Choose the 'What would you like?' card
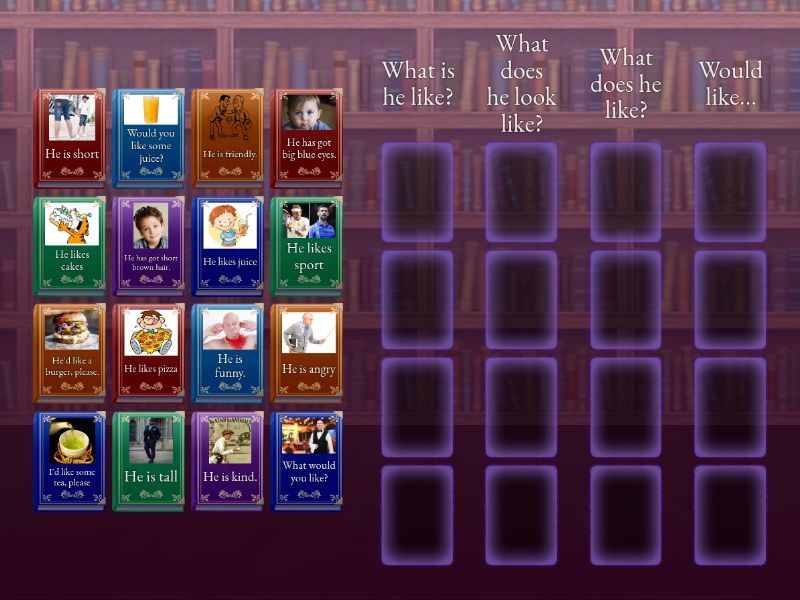Viewport: 800px width, 600px height. pyautogui.click(x=308, y=461)
